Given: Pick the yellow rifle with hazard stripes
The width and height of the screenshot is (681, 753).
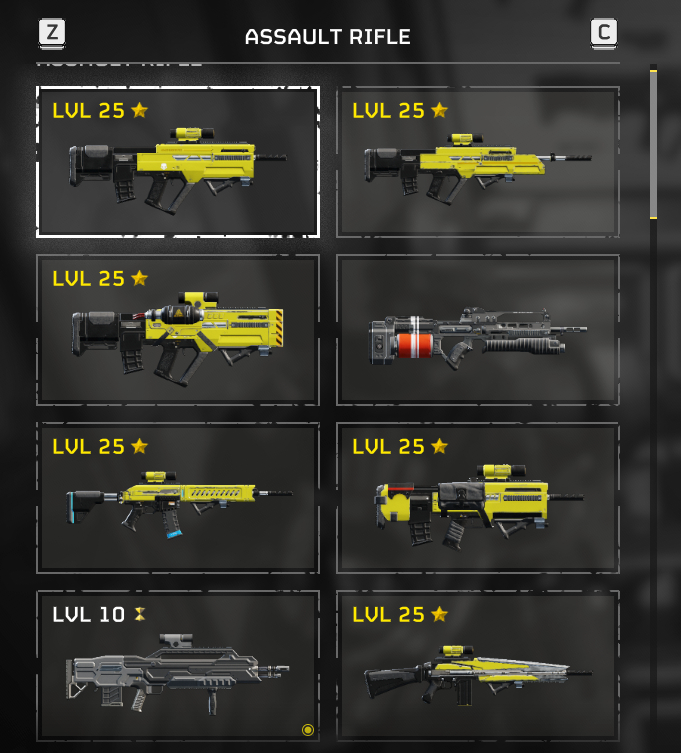Looking at the screenshot, I should (x=178, y=330).
